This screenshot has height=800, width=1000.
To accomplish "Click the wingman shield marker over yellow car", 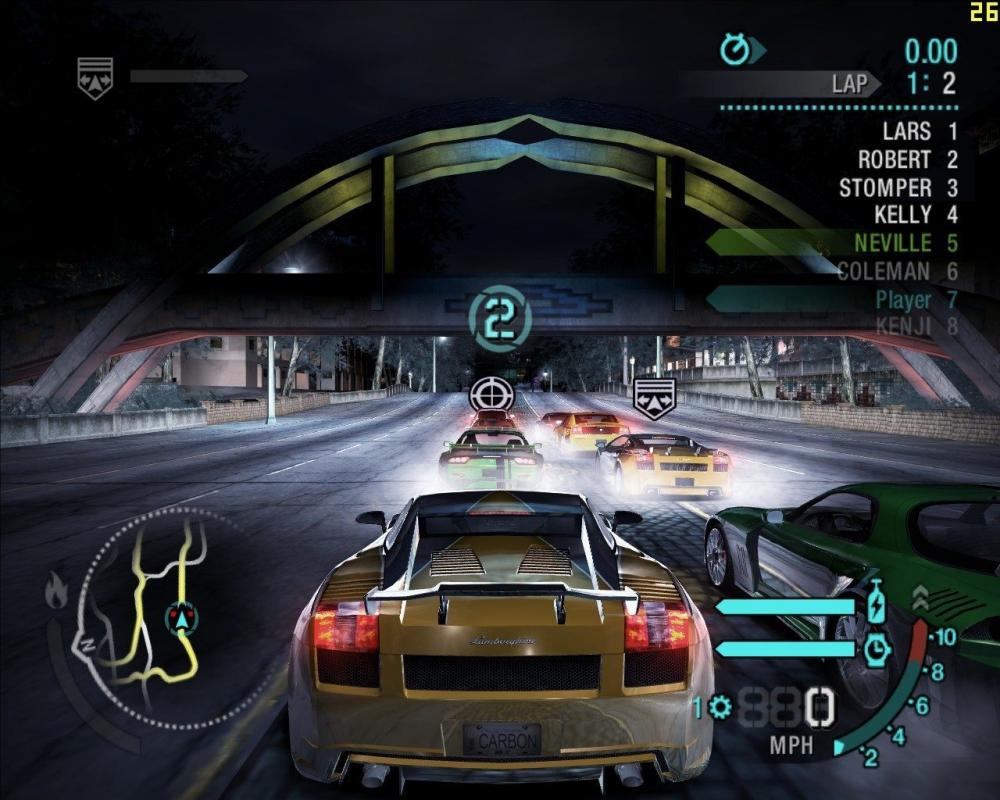I will (654, 397).
